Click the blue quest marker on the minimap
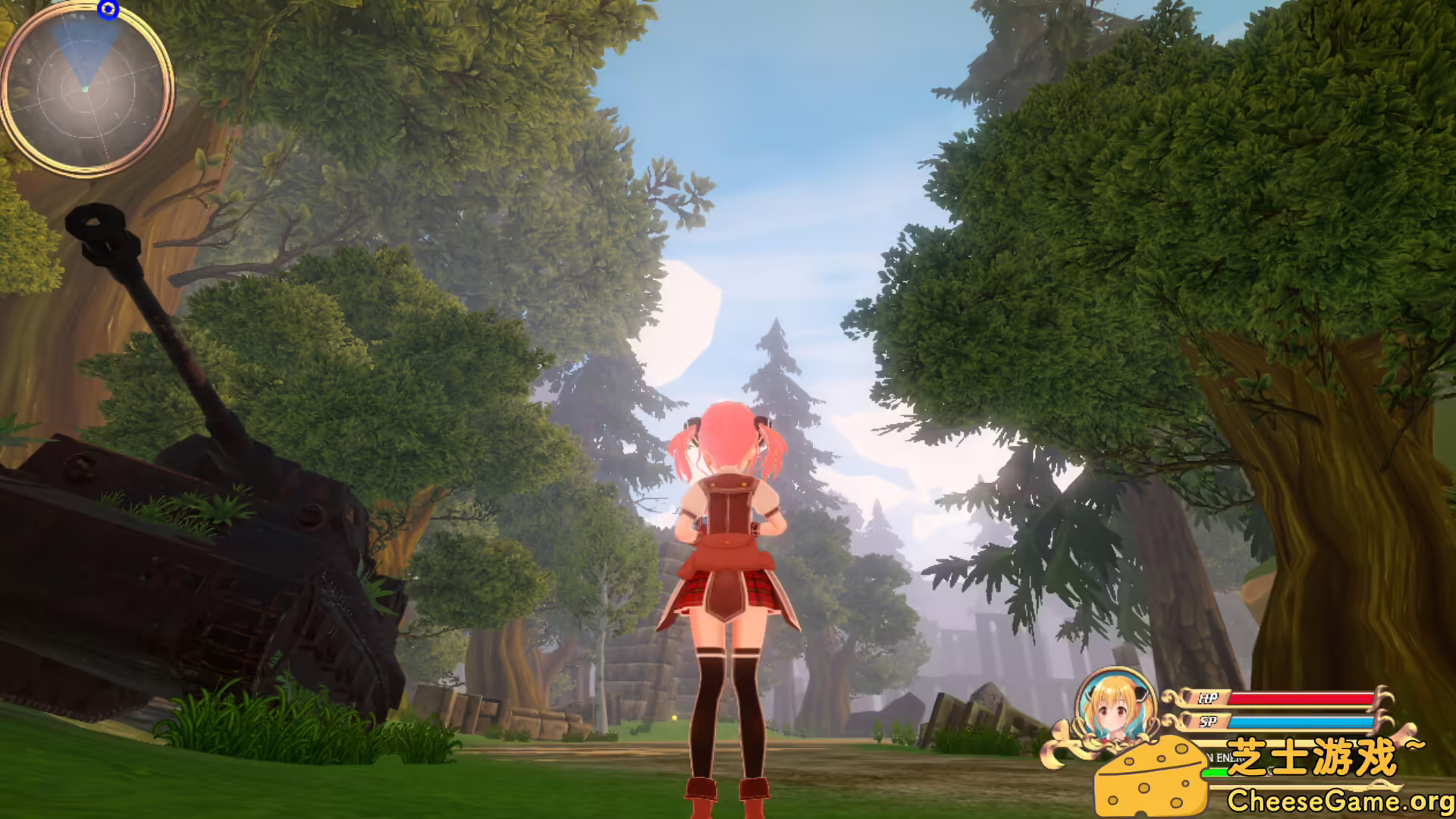1456x819 pixels. [x=108, y=9]
